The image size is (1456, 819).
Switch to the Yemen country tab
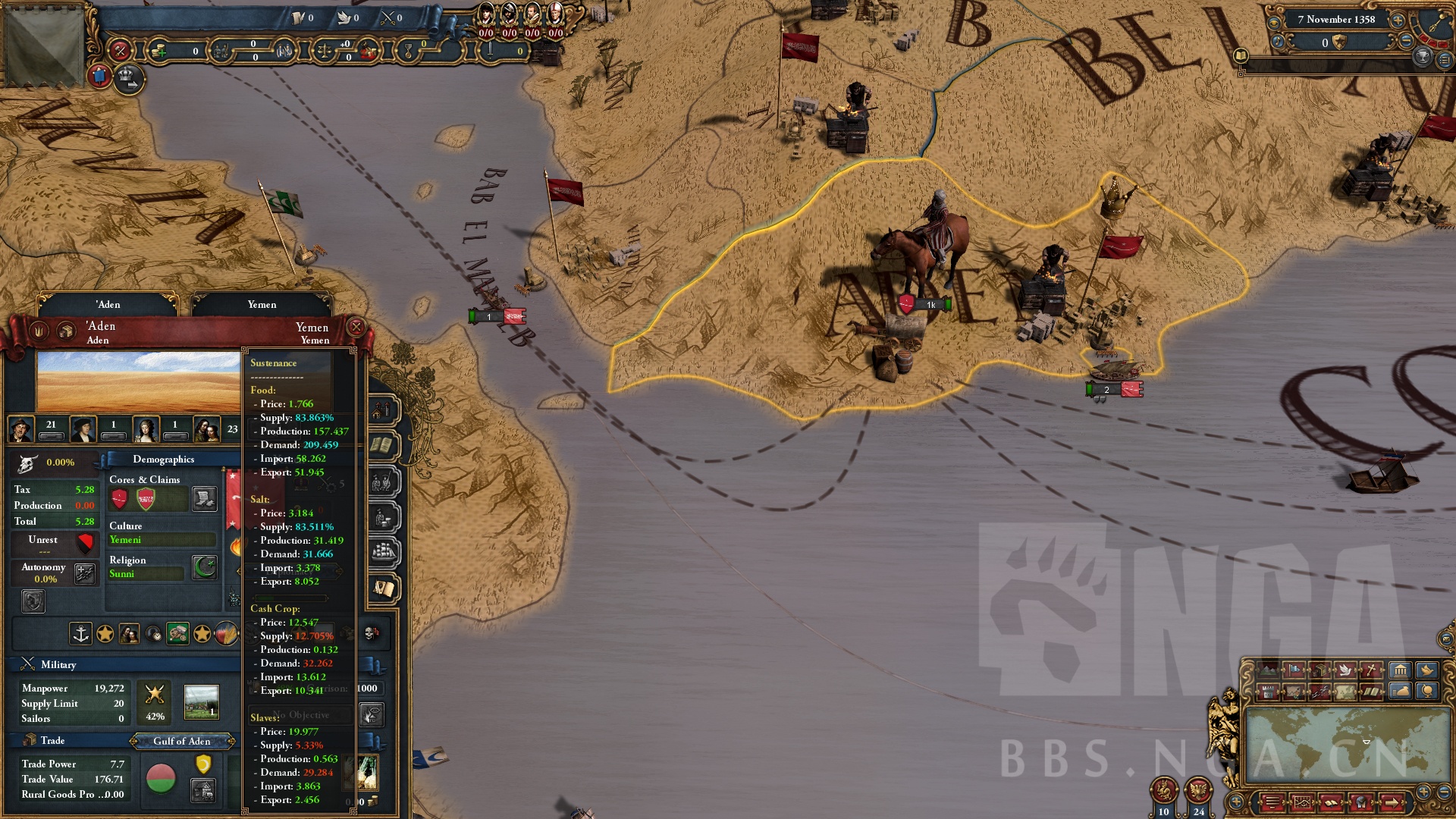point(262,304)
